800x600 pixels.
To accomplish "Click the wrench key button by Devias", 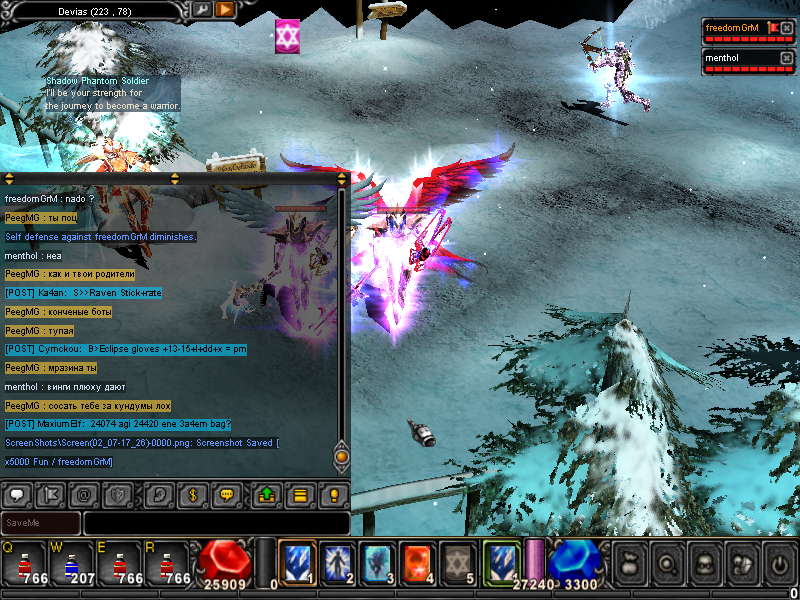I will pos(201,9).
